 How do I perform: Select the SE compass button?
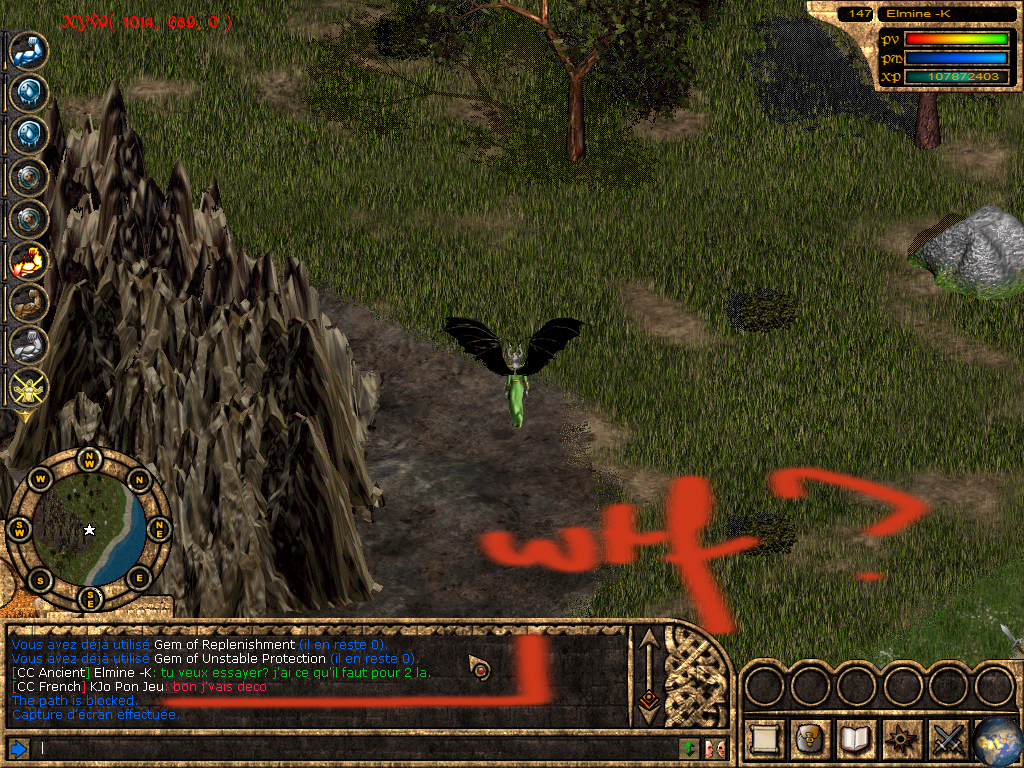90,598
